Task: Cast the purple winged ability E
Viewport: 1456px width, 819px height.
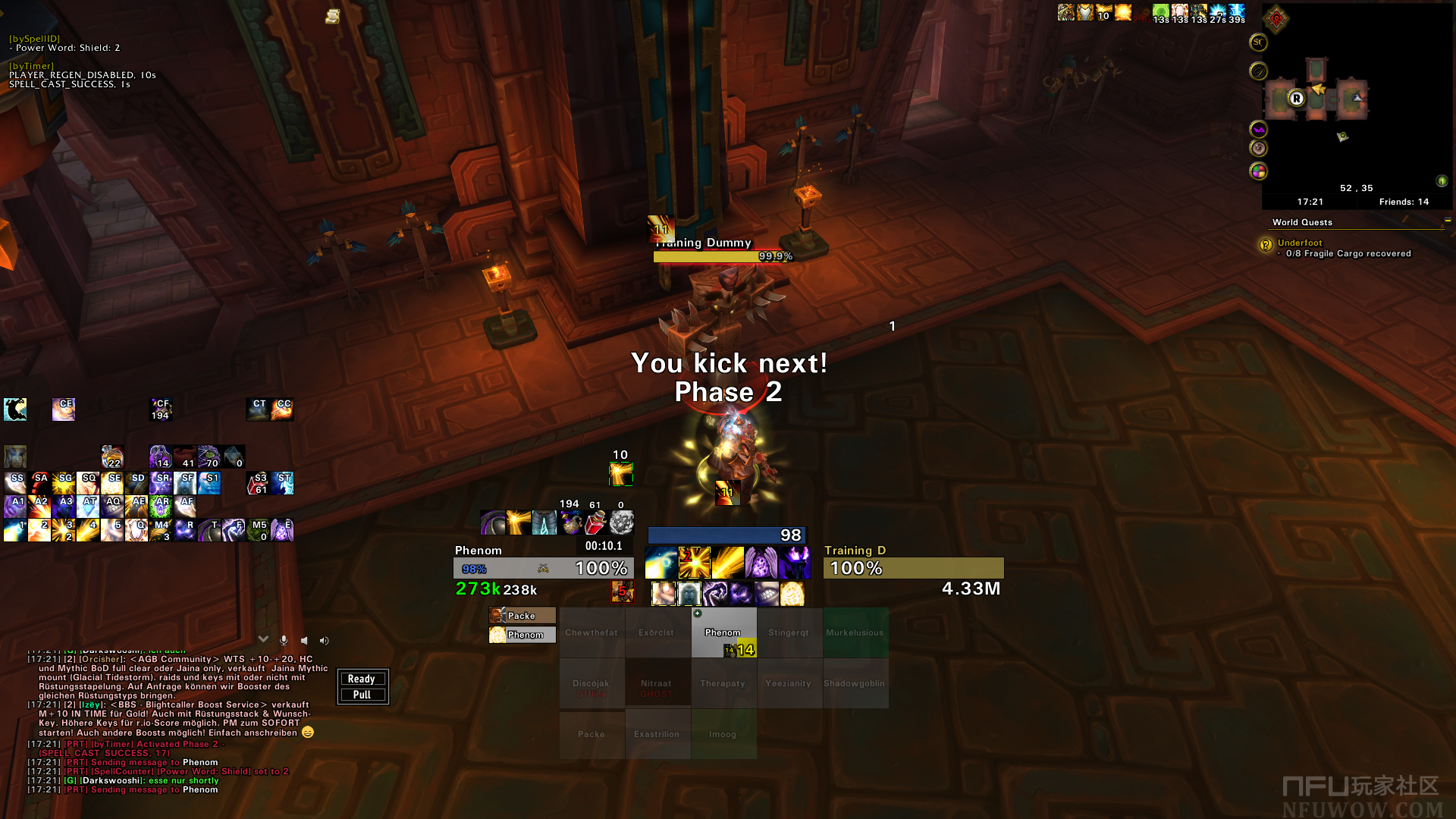Action: click(x=281, y=529)
